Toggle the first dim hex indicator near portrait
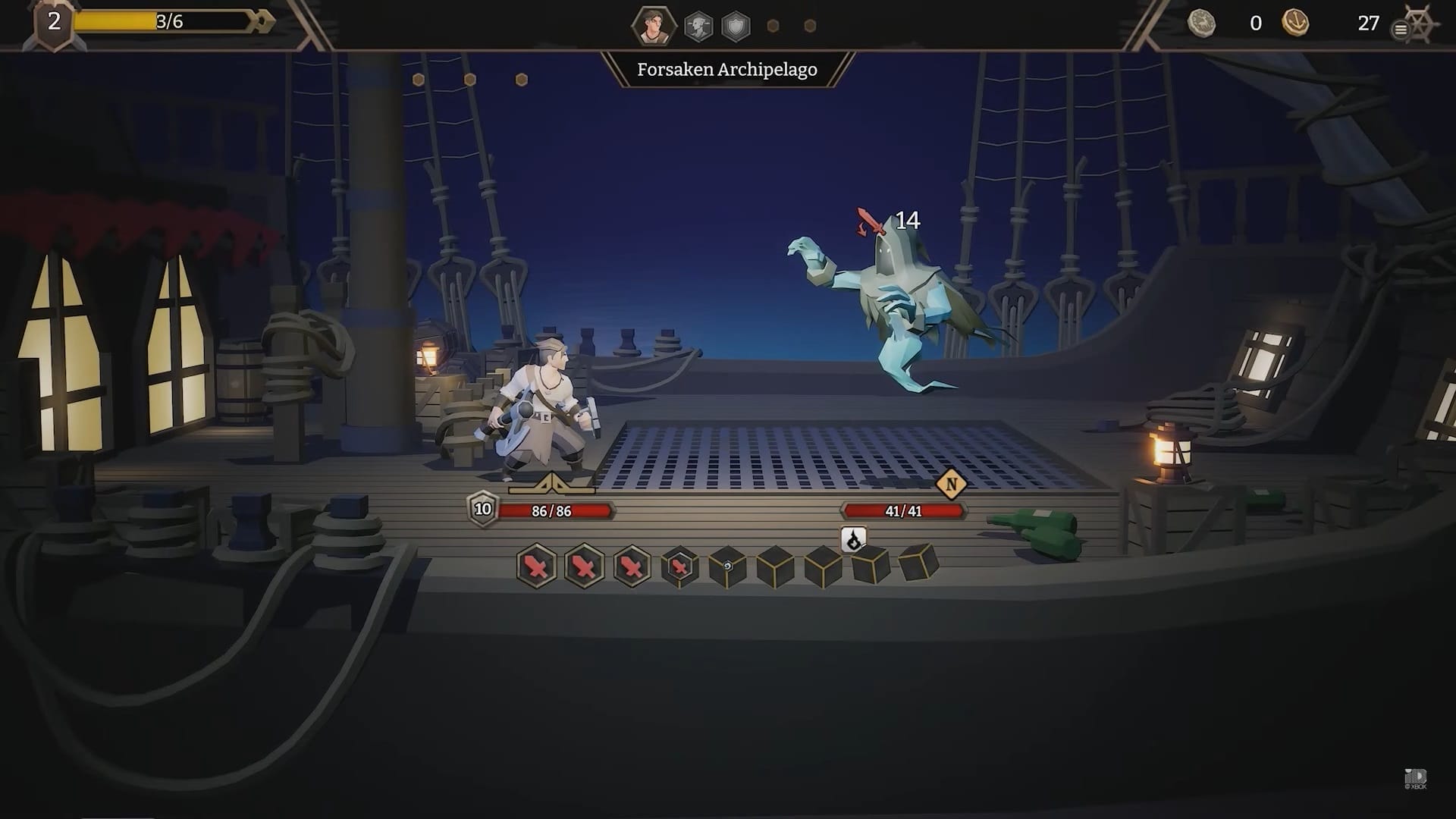This screenshot has height=819, width=1456. (772, 25)
